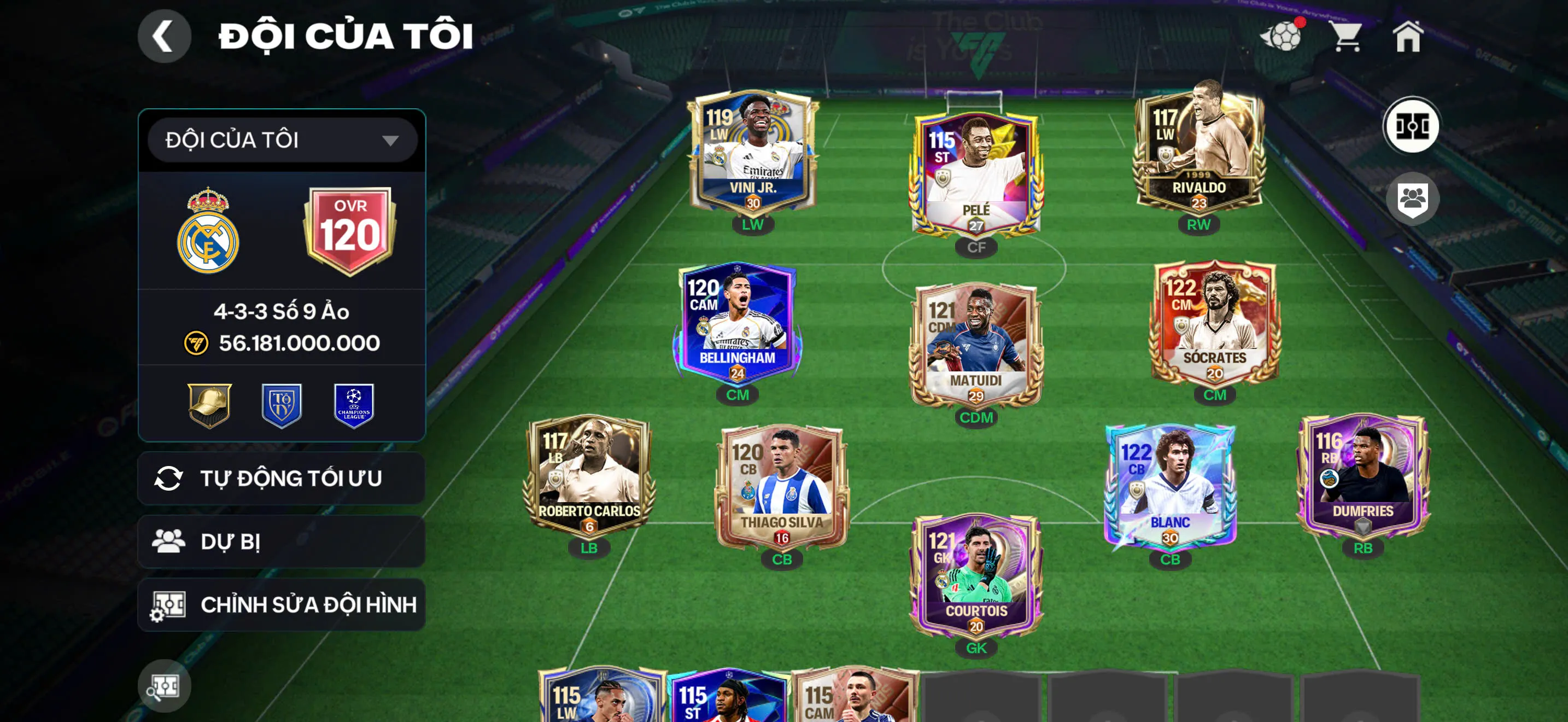Click TỰ ĐỘNG TỐI ƯU auto-optimize button
1568x722 pixels.
282,479
